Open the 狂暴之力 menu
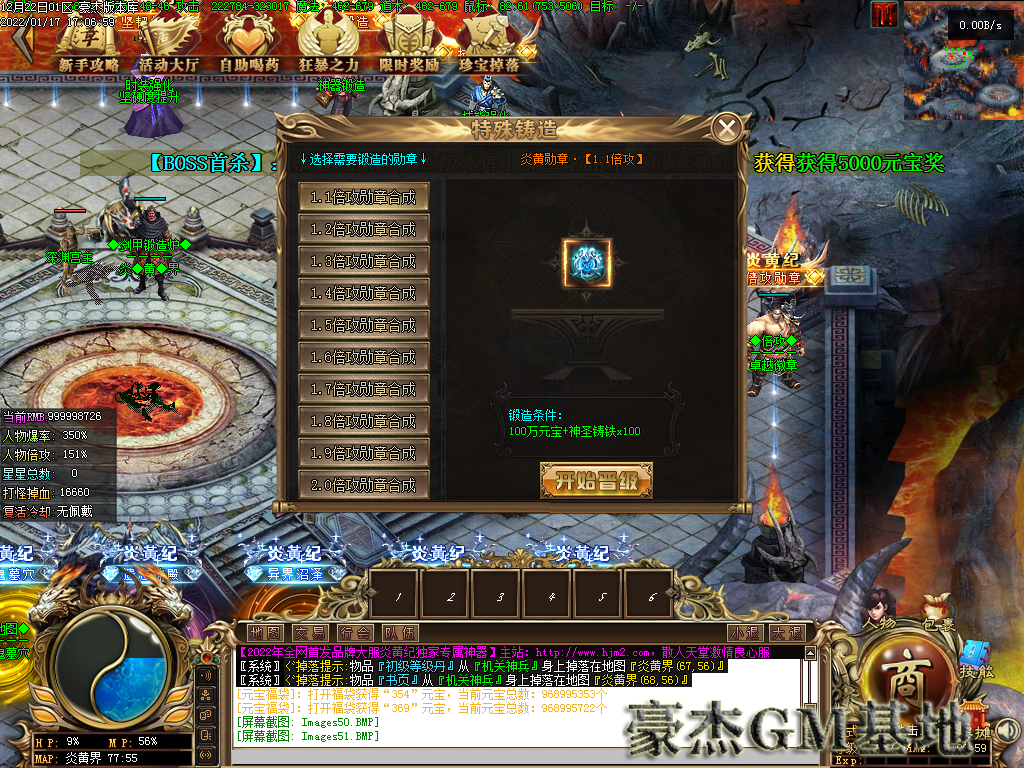The image size is (1024, 768). [329, 44]
